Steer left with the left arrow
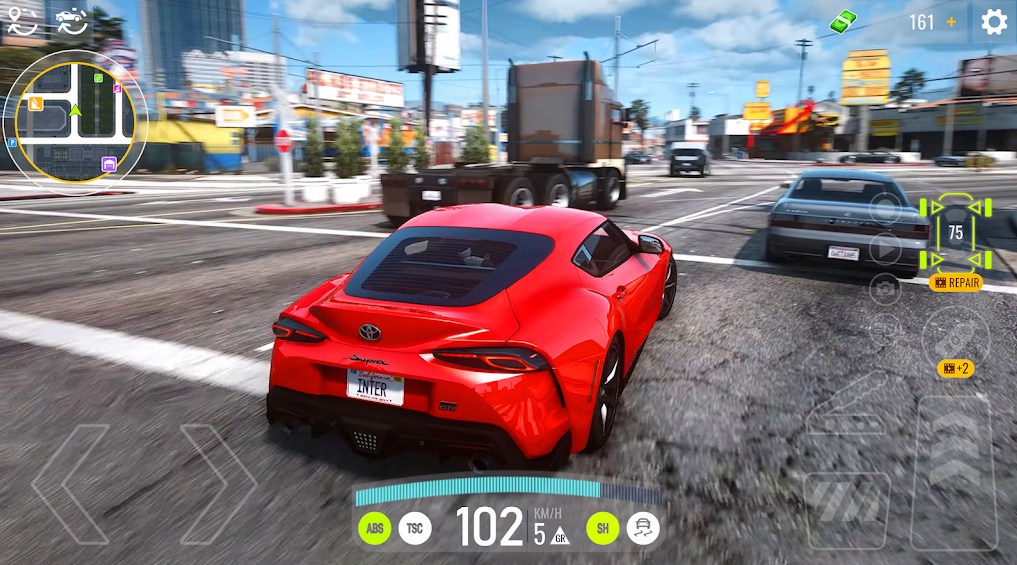Image resolution: width=1017 pixels, height=565 pixels. (70, 483)
